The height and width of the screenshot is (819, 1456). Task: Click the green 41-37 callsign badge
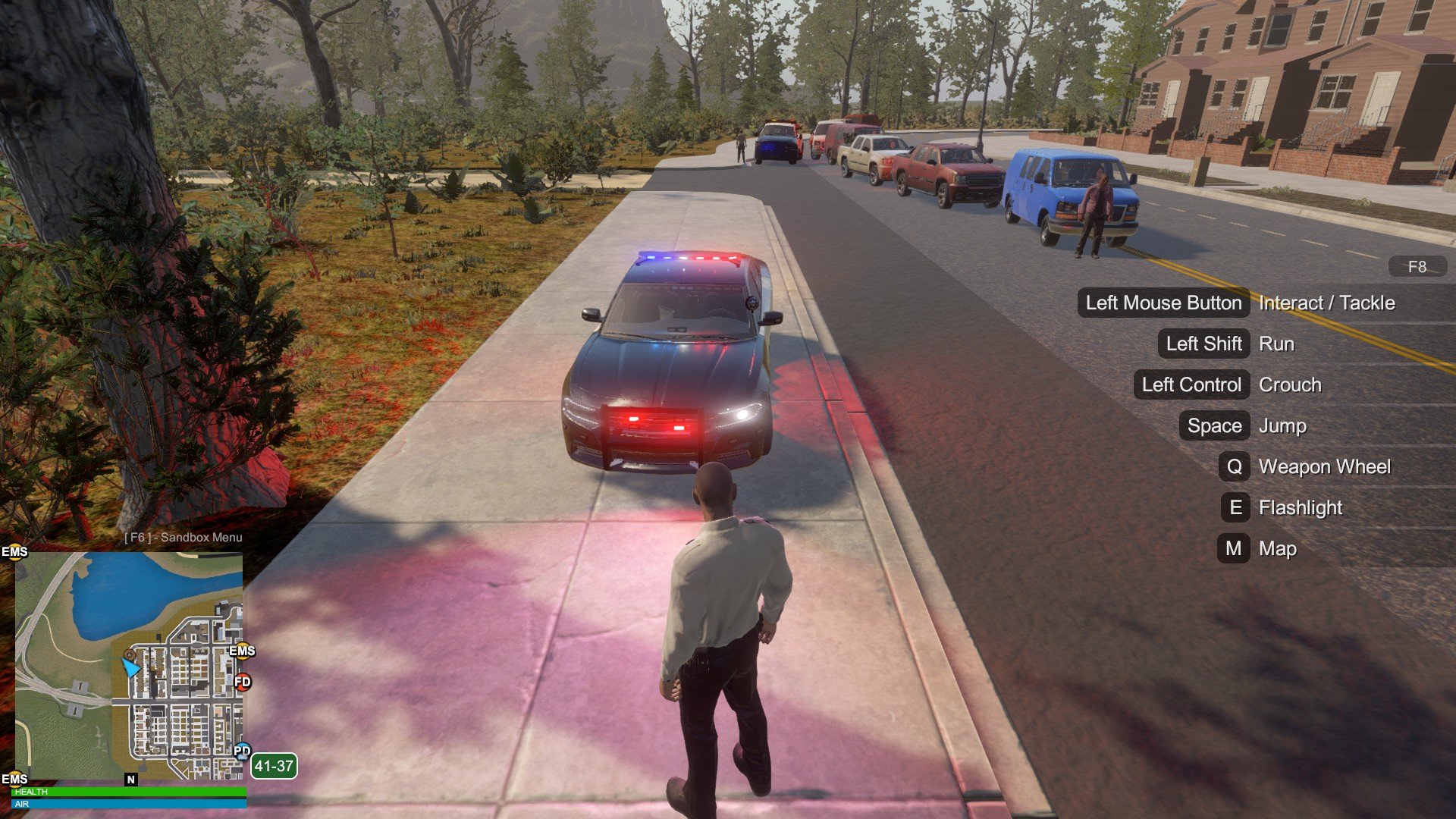[x=274, y=766]
